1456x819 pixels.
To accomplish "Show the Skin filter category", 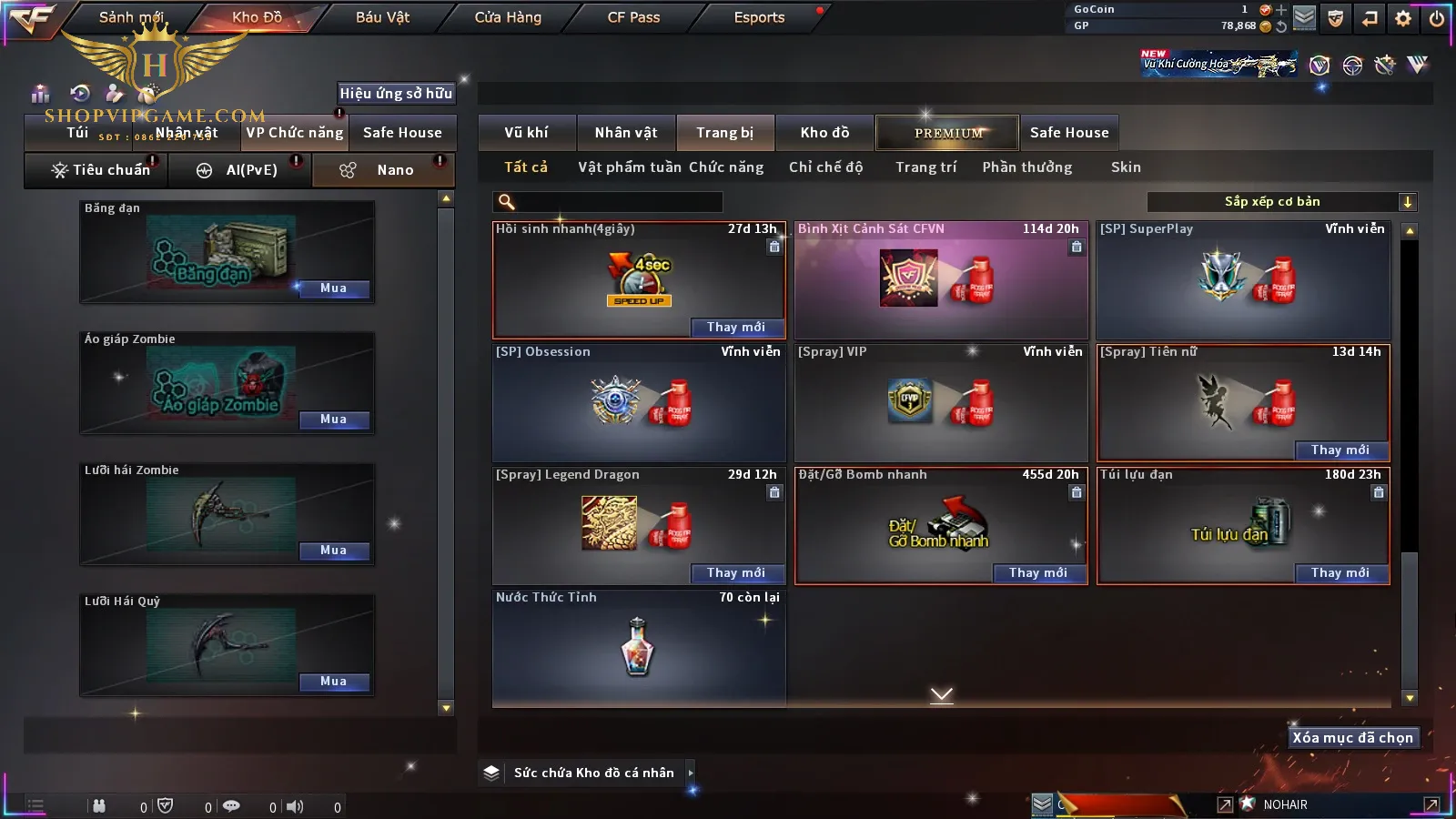I will (x=1126, y=167).
